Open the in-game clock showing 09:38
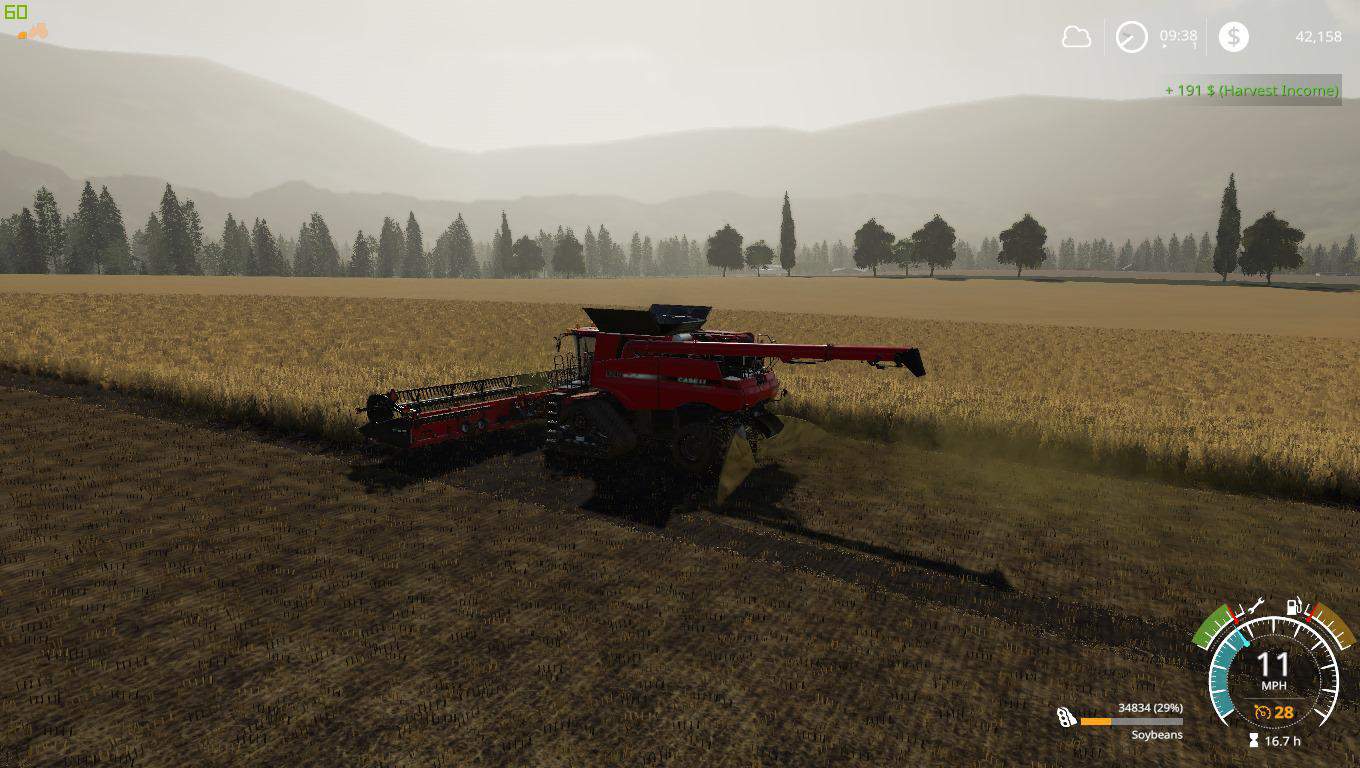 click(x=1178, y=35)
